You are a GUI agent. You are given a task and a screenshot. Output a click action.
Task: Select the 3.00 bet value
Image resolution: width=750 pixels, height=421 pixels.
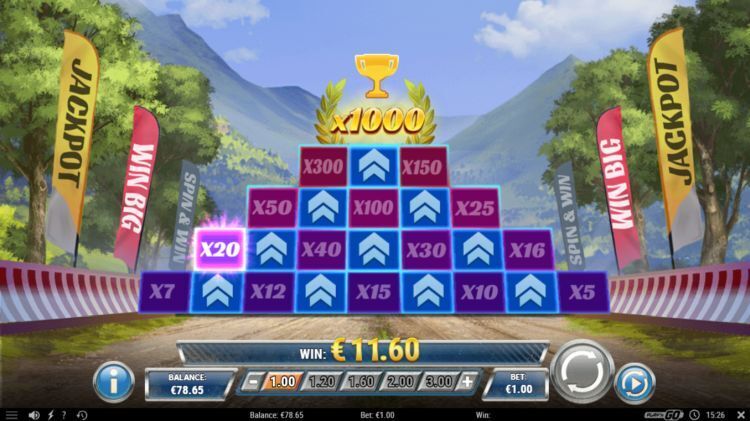click(x=437, y=382)
